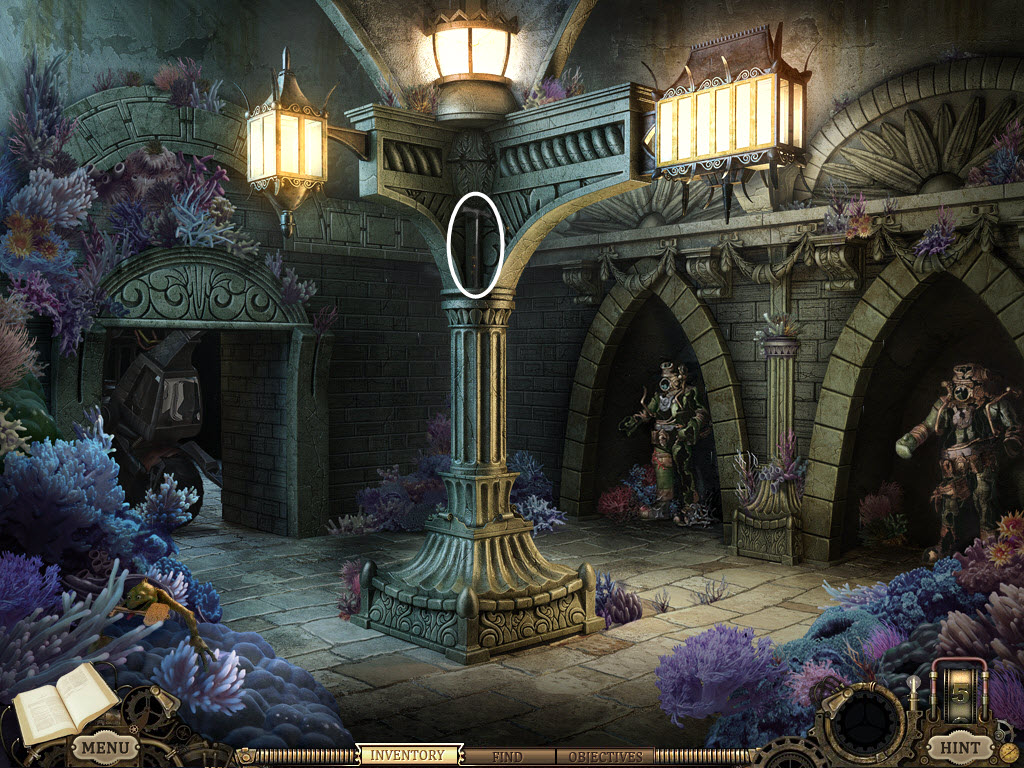Switch to the Find tab

click(x=506, y=757)
